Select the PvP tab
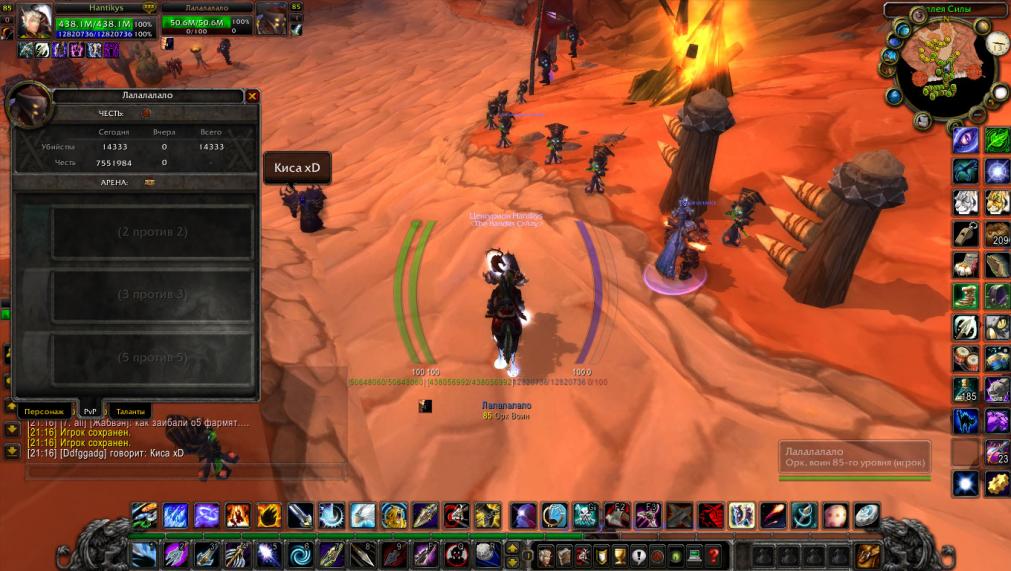Image resolution: width=1011 pixels, height=571 pixels. pyautogui.click(x=90, y=411)
